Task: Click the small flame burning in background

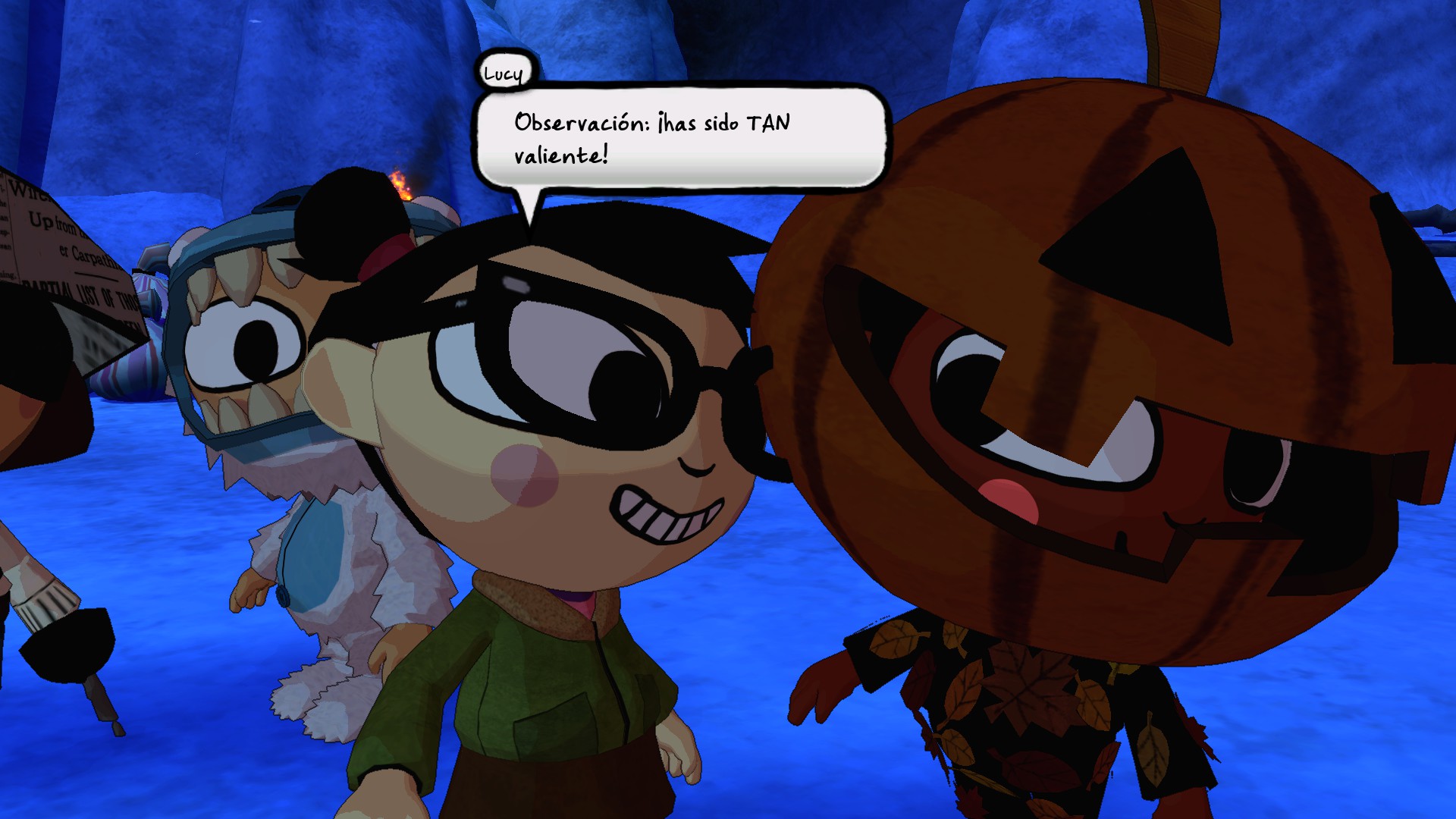Action: coord(402,186)
